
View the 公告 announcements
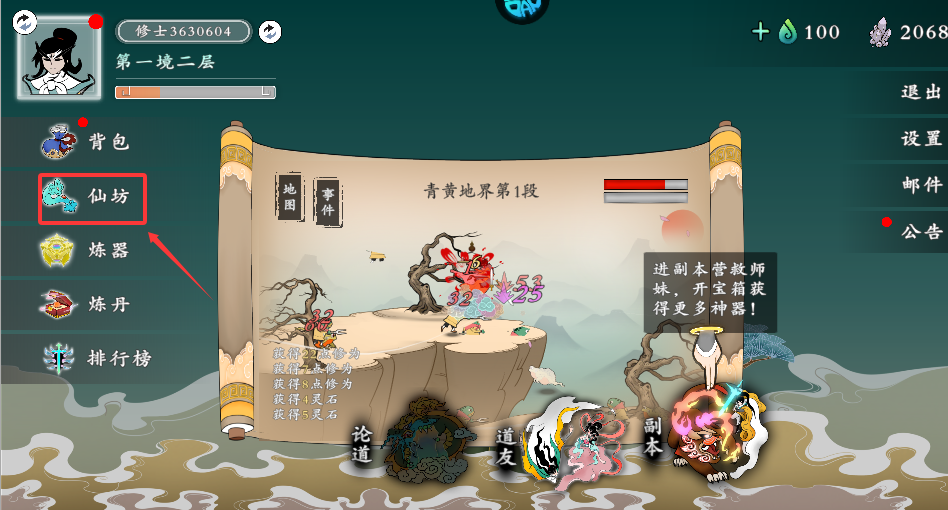point(921,232)
